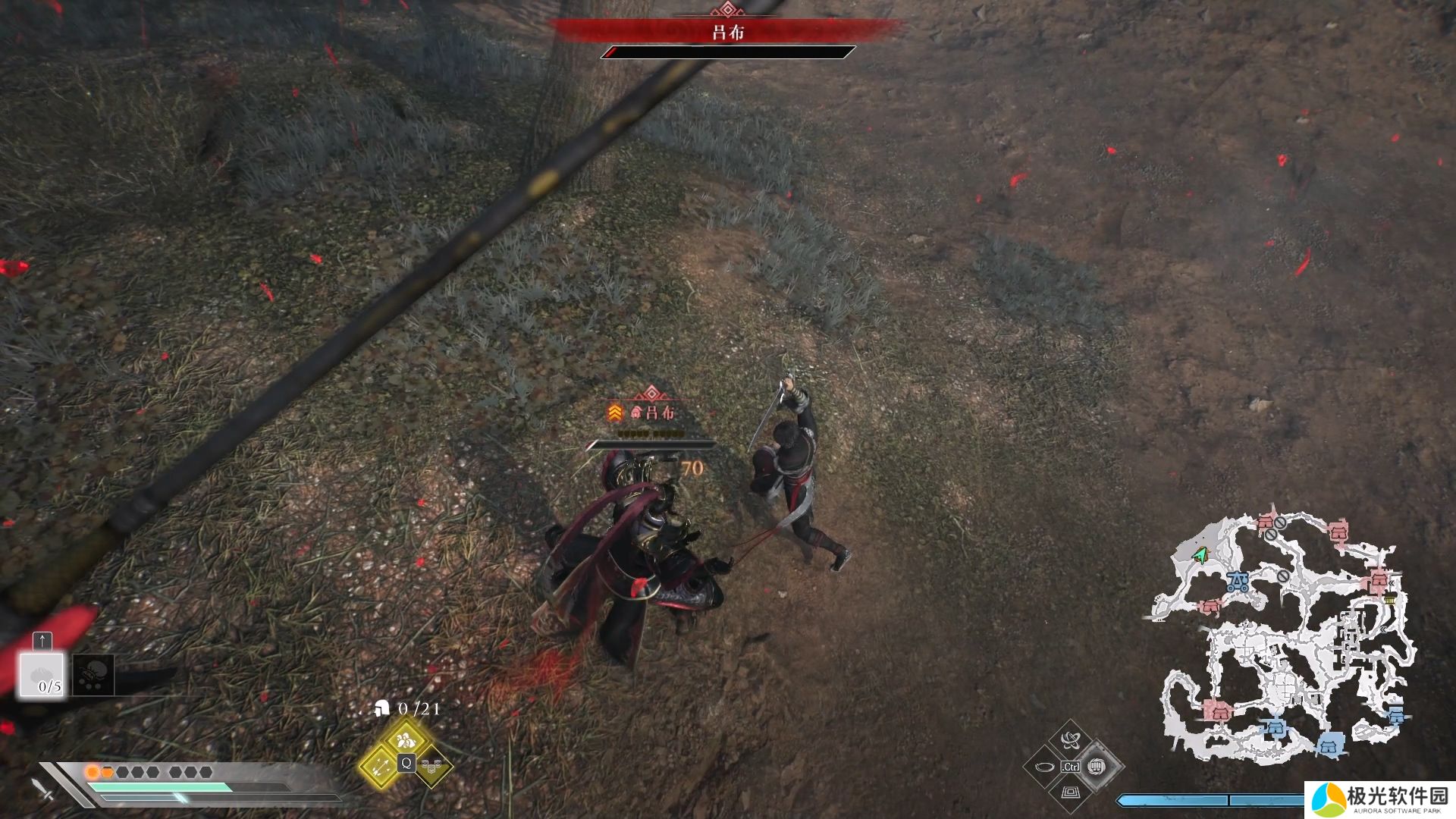
Task: Click the blue siege cart map marker
Action: click(x=1238, y=582)
